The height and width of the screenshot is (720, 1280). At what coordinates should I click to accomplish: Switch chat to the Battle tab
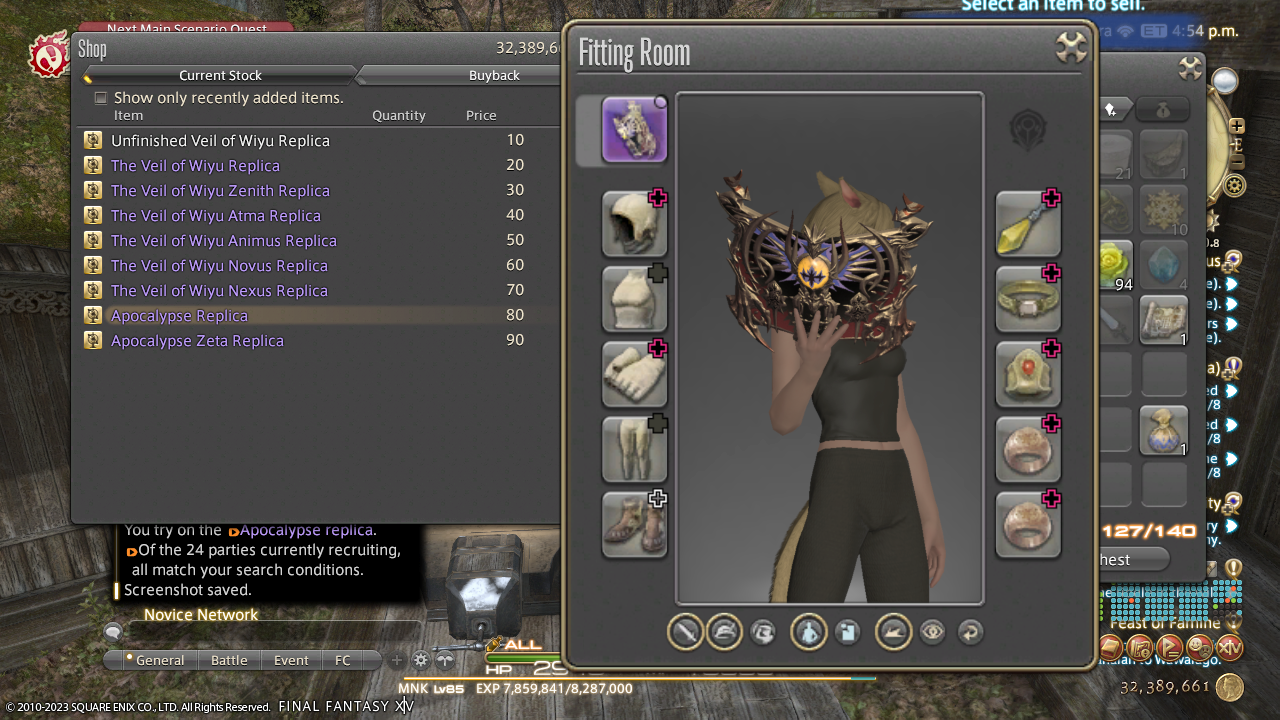click(229, 660)
